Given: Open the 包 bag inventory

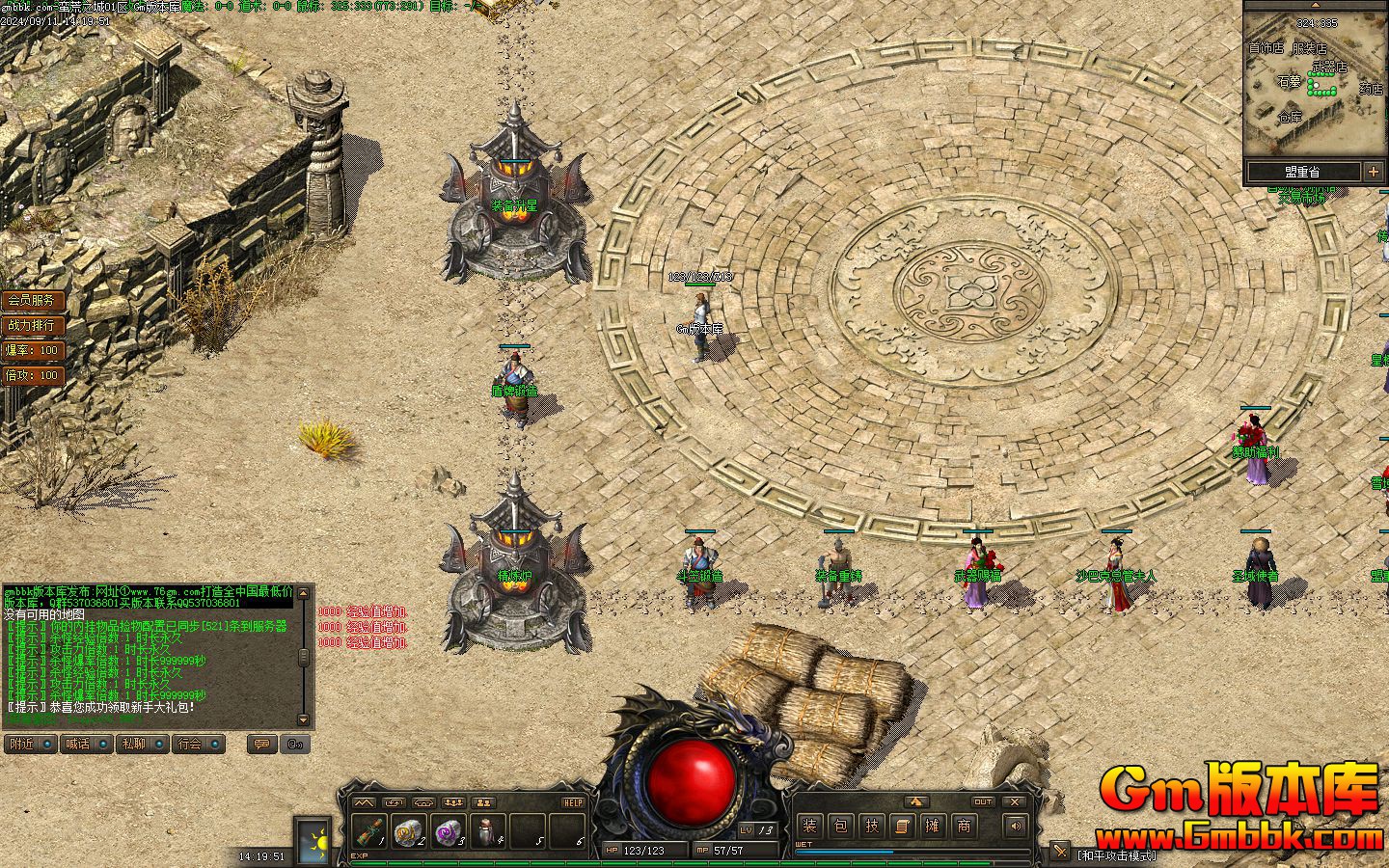Looking at the screenshot, I should click(x=840, y=826).
